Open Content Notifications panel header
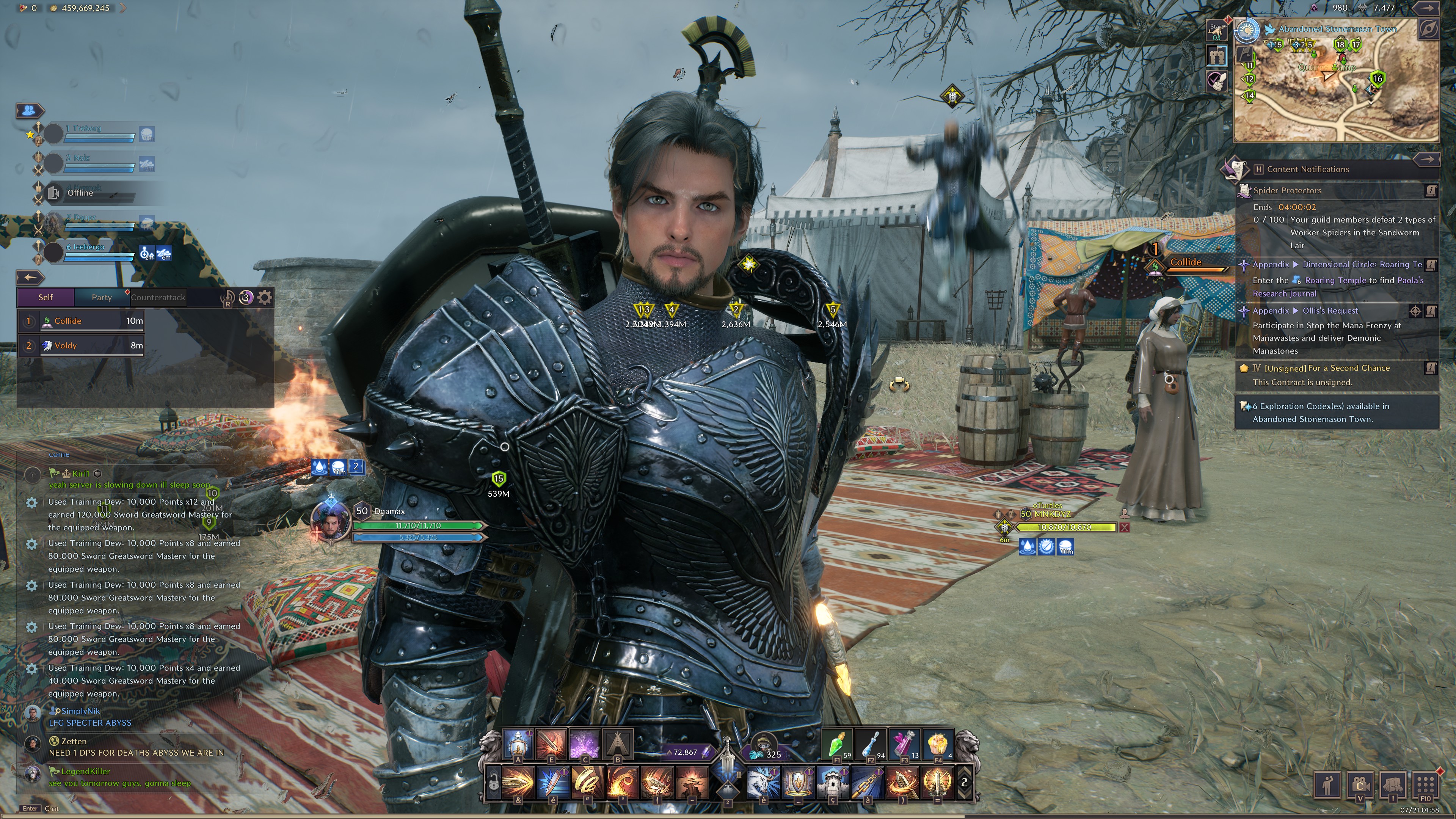This screenshot has height=819, width=1456. coord(1308,169)
